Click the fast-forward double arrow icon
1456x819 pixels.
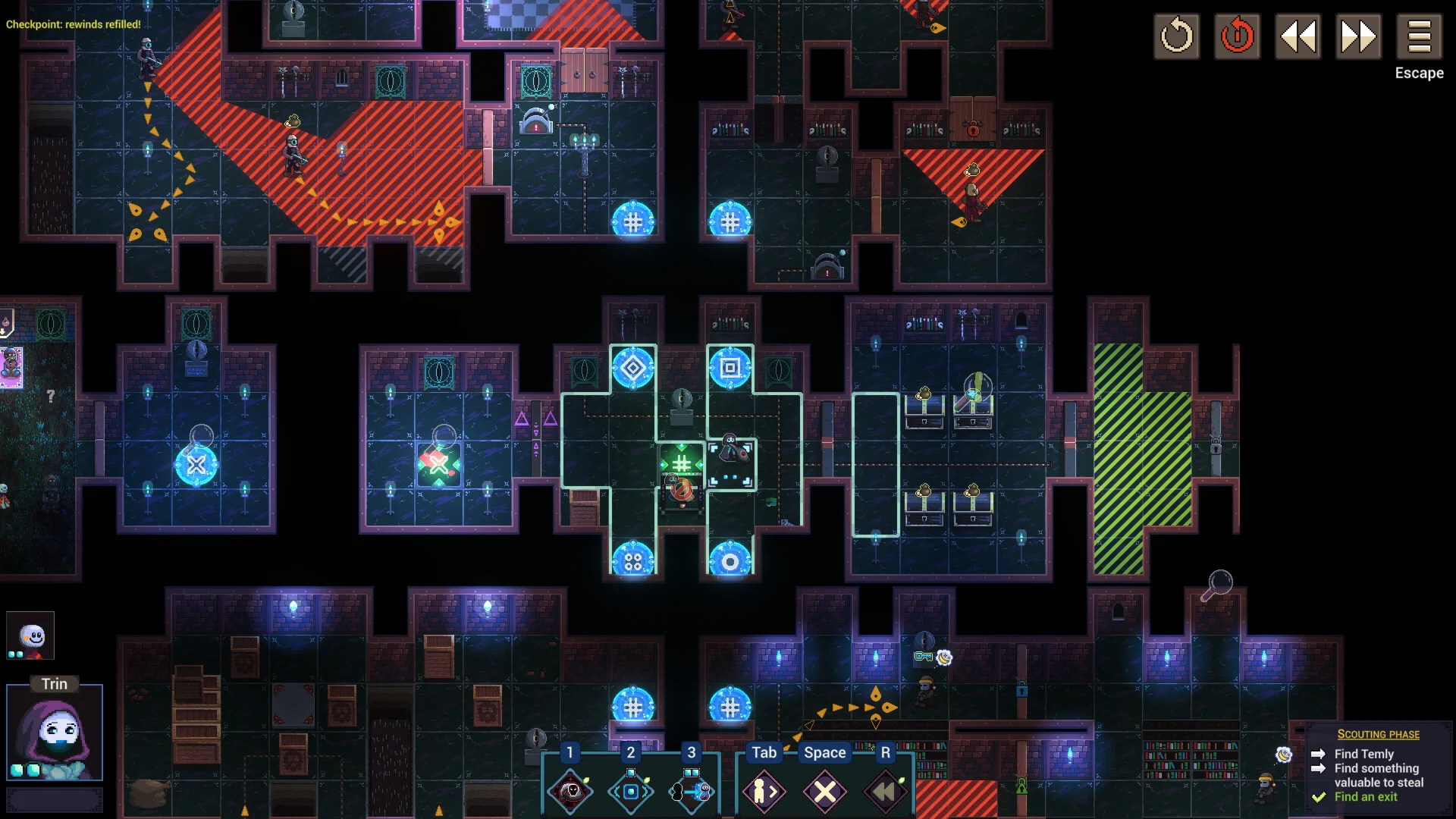(1359, 35)
